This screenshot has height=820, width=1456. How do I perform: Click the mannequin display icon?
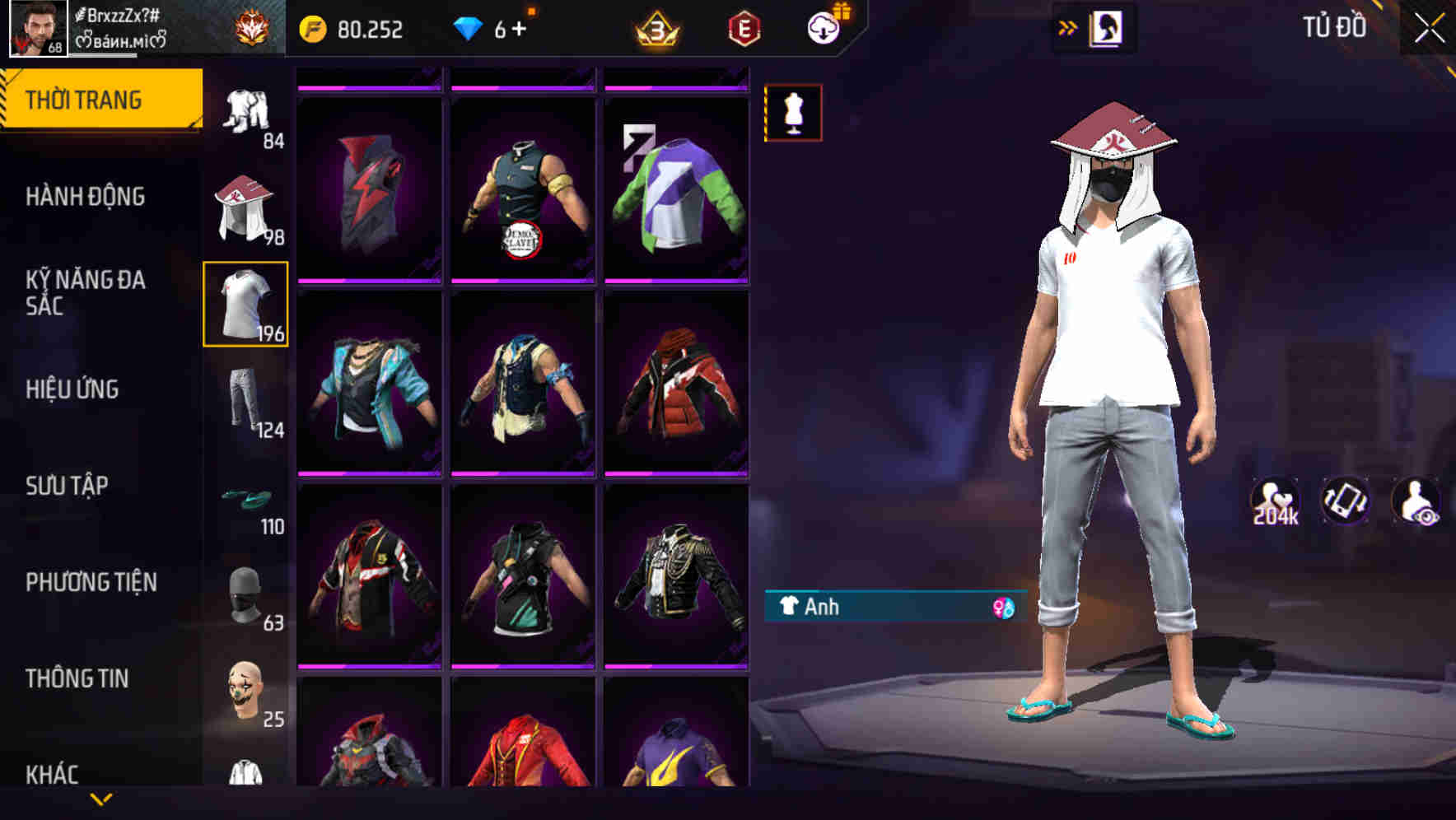793,114
